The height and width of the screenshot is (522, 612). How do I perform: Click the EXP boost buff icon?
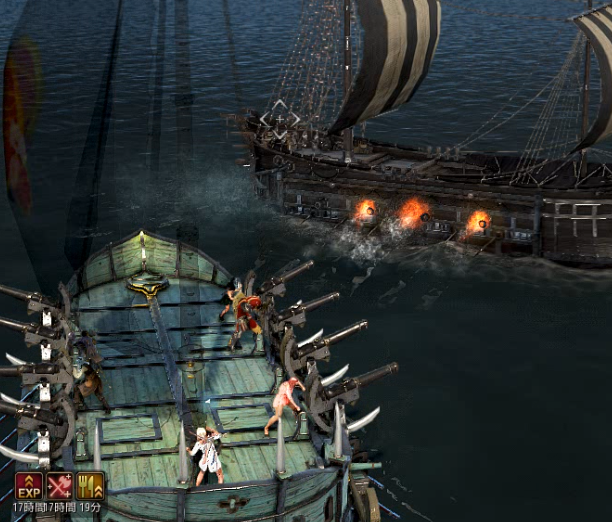coord(28,486)
